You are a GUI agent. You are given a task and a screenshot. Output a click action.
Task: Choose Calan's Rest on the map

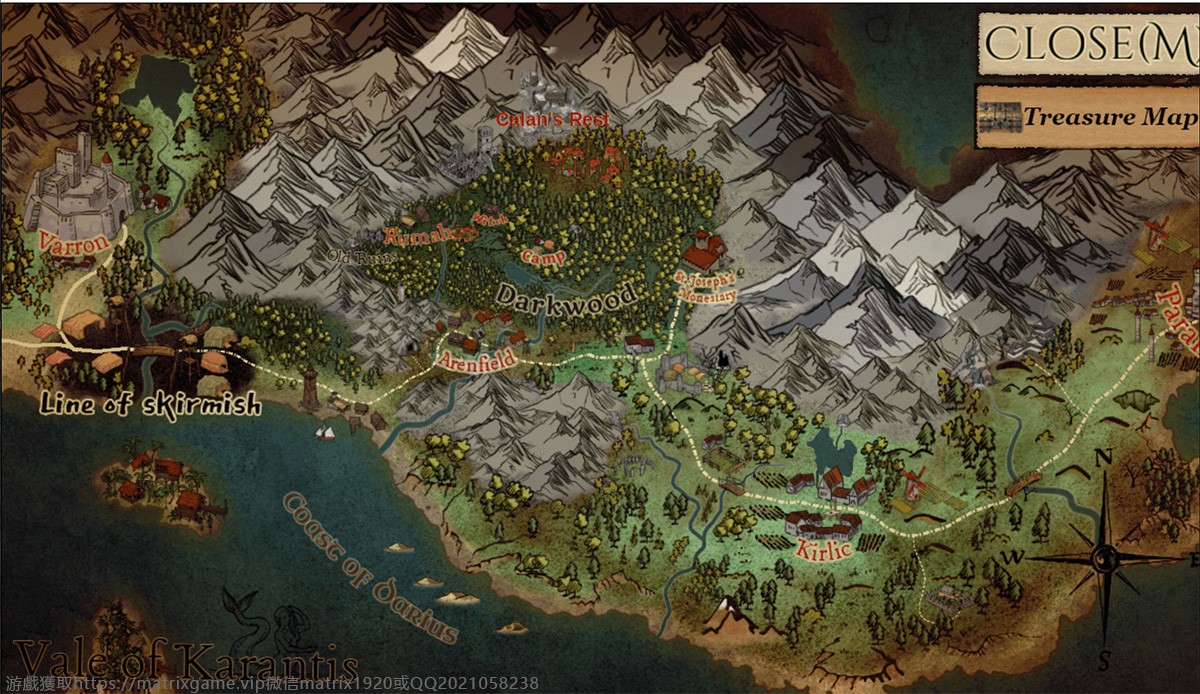(553, 119)
